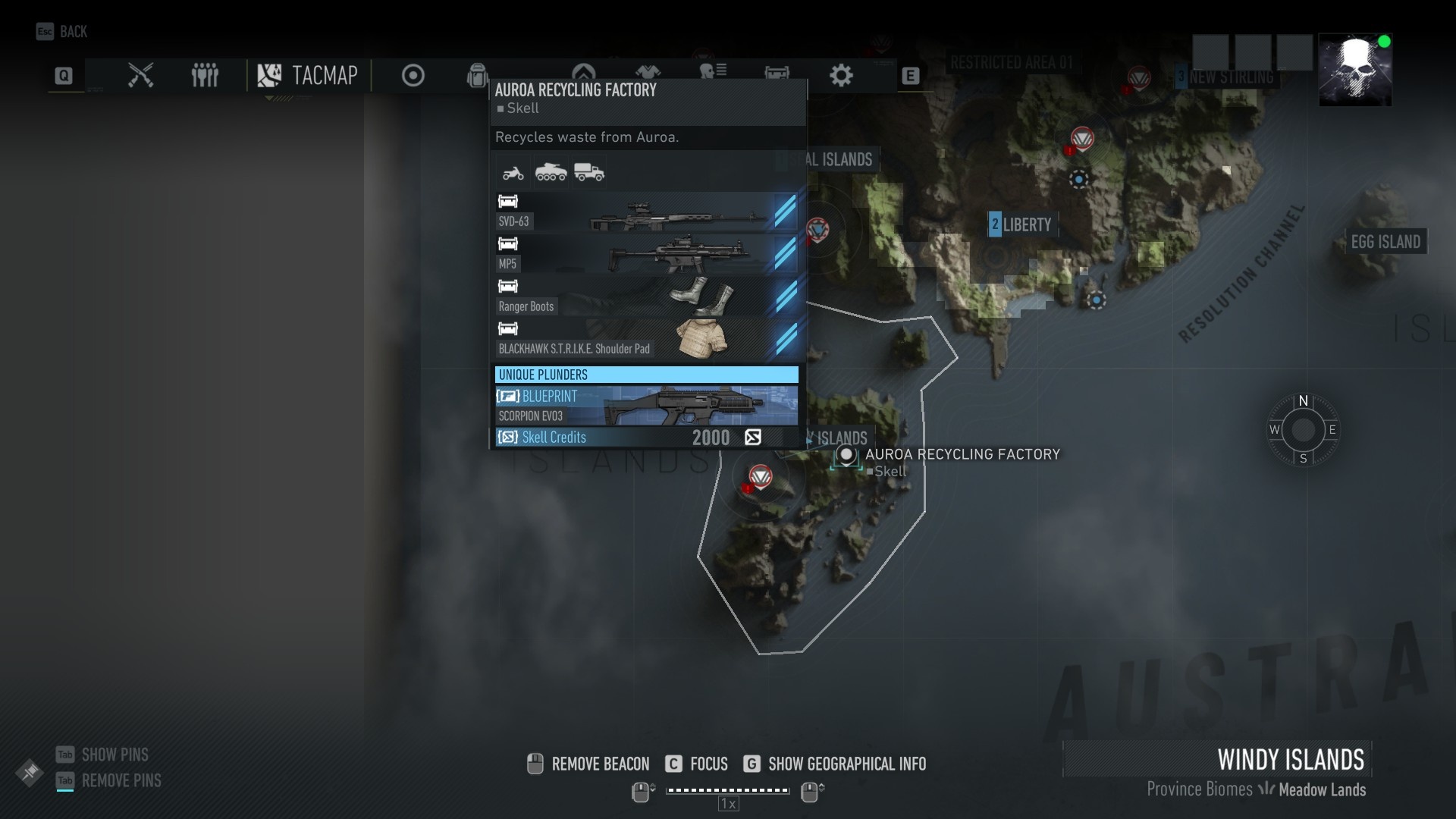
Task: Go back using the BACK button
Action: (x=62, y=32)
